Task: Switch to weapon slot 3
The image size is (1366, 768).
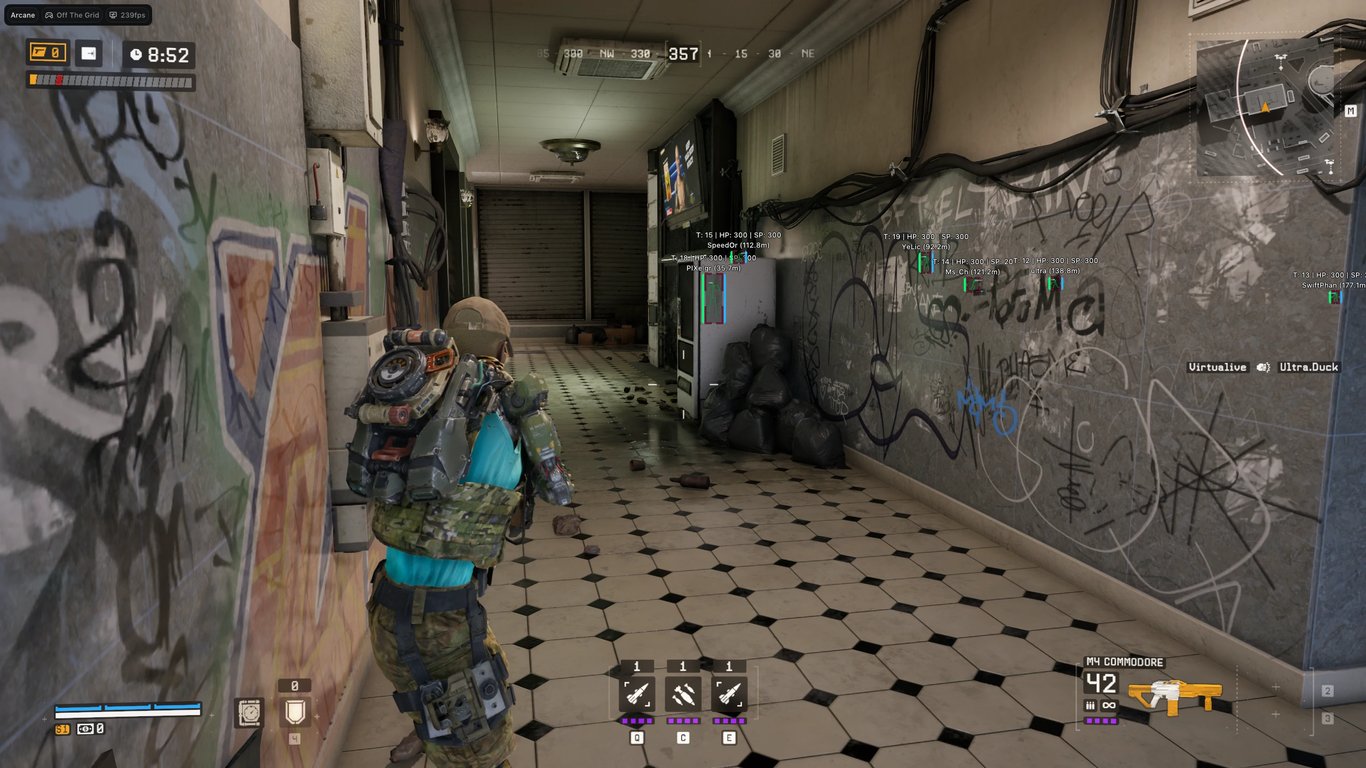Action: pos(1328,719)
